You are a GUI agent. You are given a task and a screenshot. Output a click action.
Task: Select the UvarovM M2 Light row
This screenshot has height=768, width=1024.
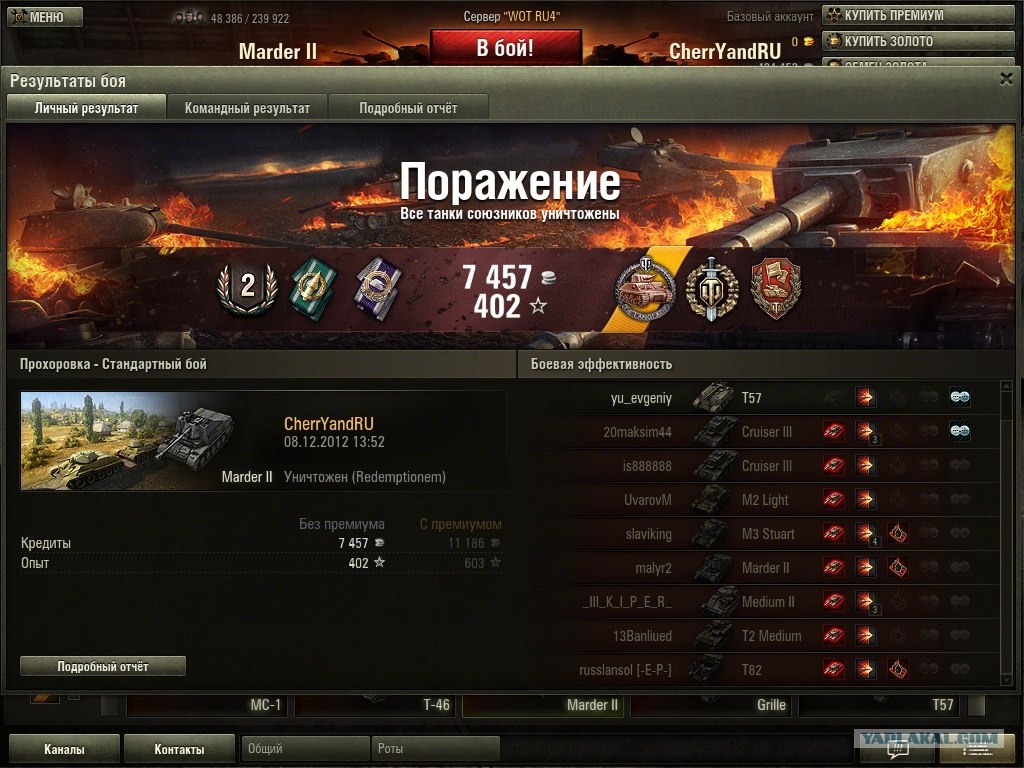760,500
